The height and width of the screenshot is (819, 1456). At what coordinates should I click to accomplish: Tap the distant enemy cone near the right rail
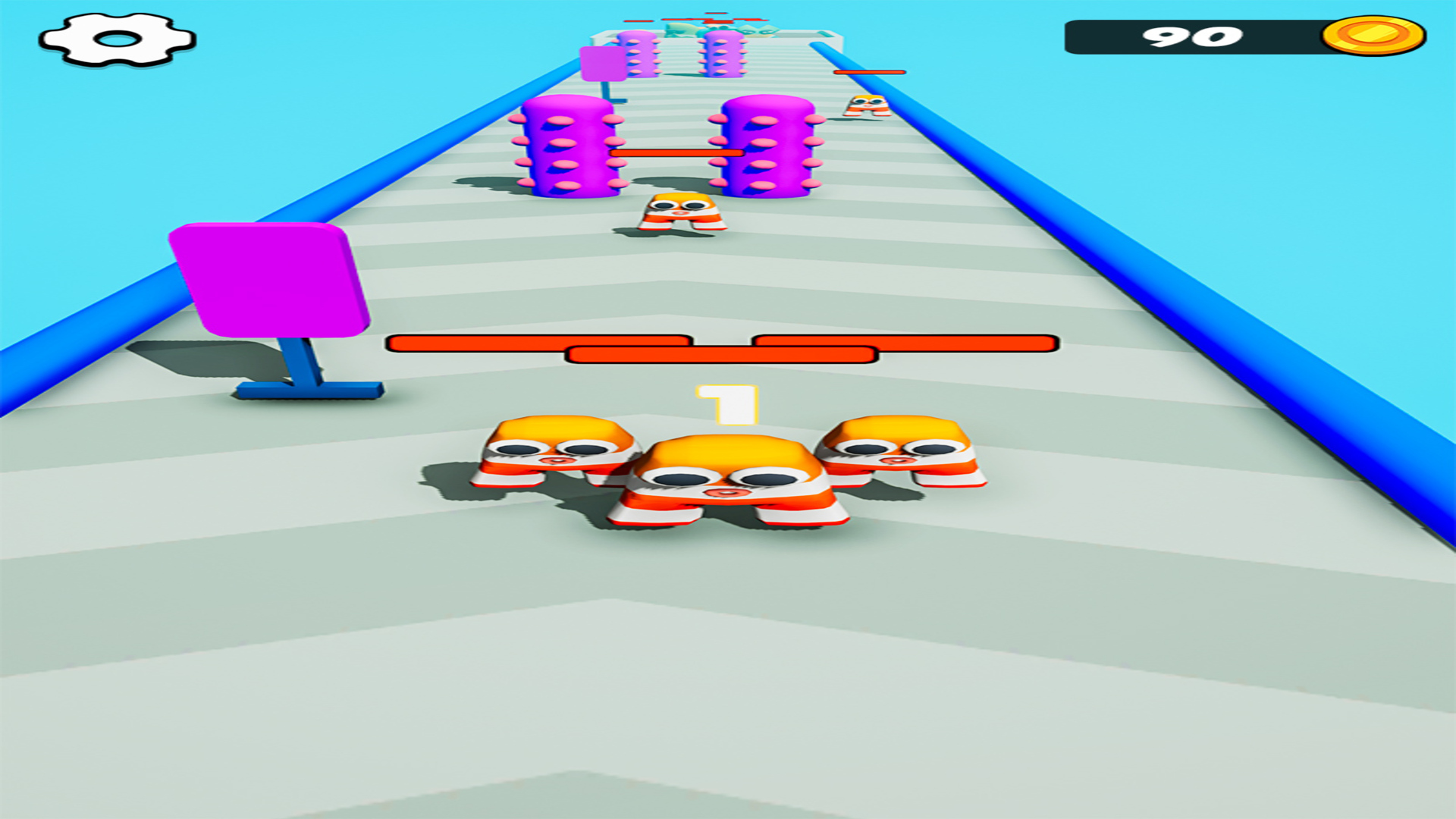coord(866,106)
